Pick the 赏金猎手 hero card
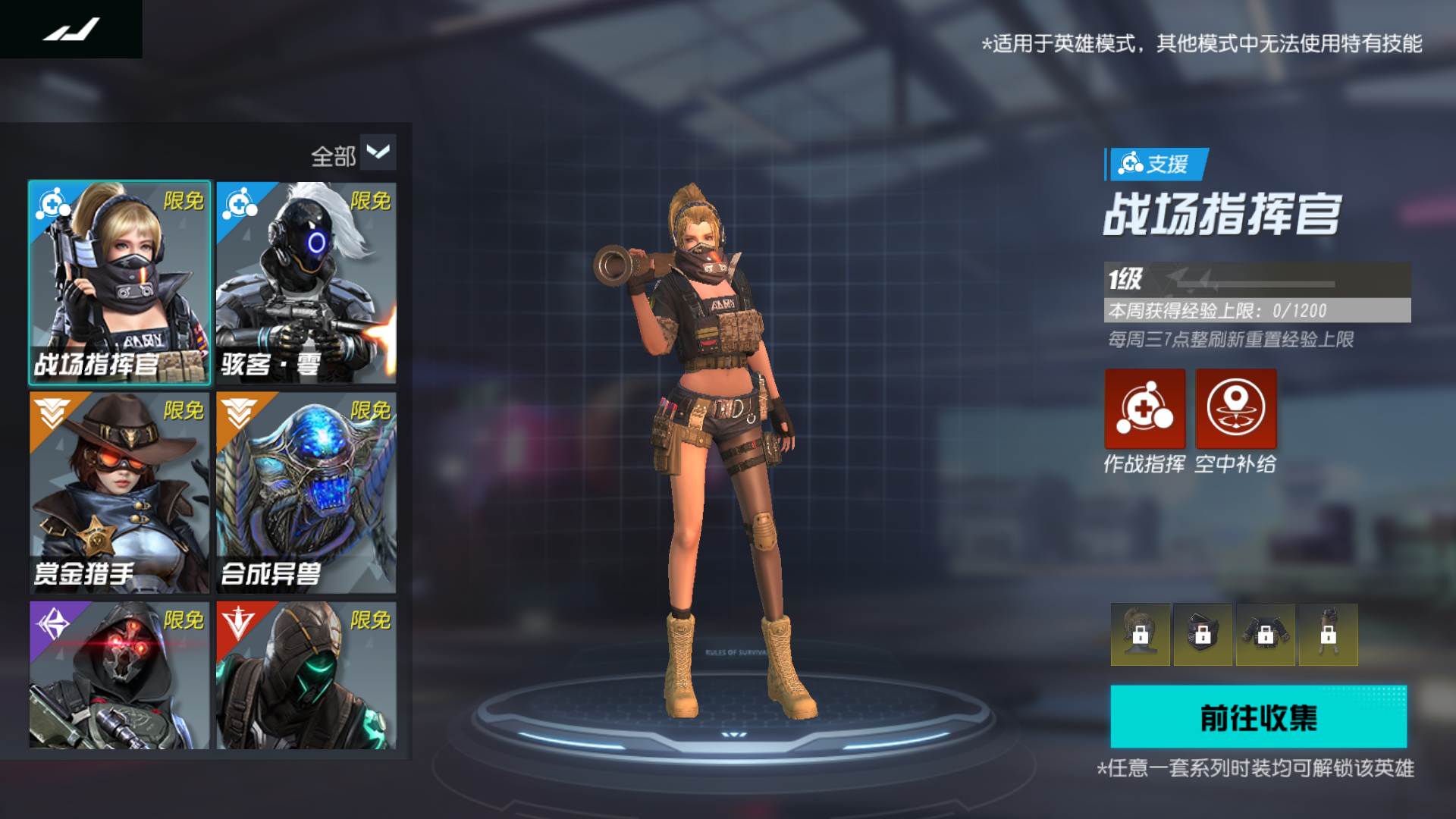The height and width of the screenshot is (819, 1456). [120, 492]
